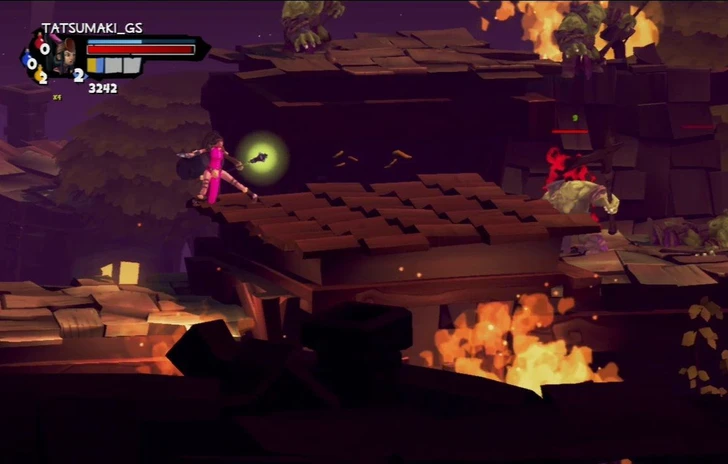Select the yellow potion icon
The height and width of the screenshot is (464, 728).
[39, 74]
